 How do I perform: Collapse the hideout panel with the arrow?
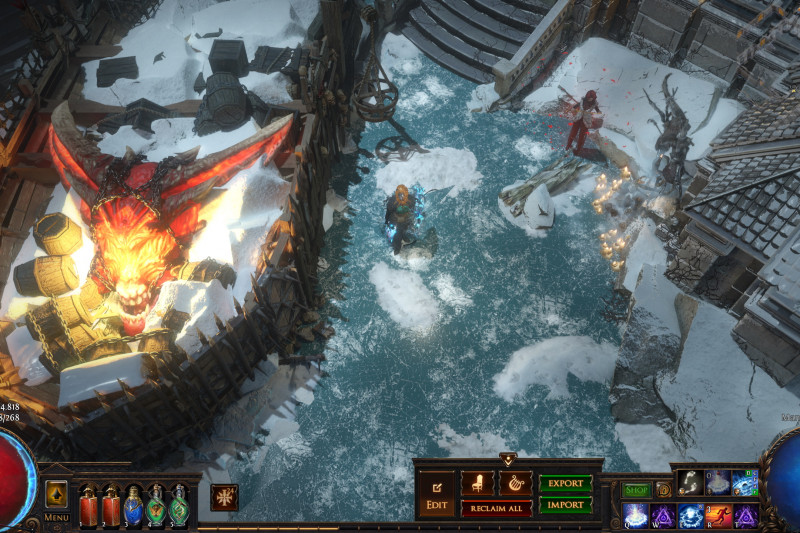(x=508, y=460)
